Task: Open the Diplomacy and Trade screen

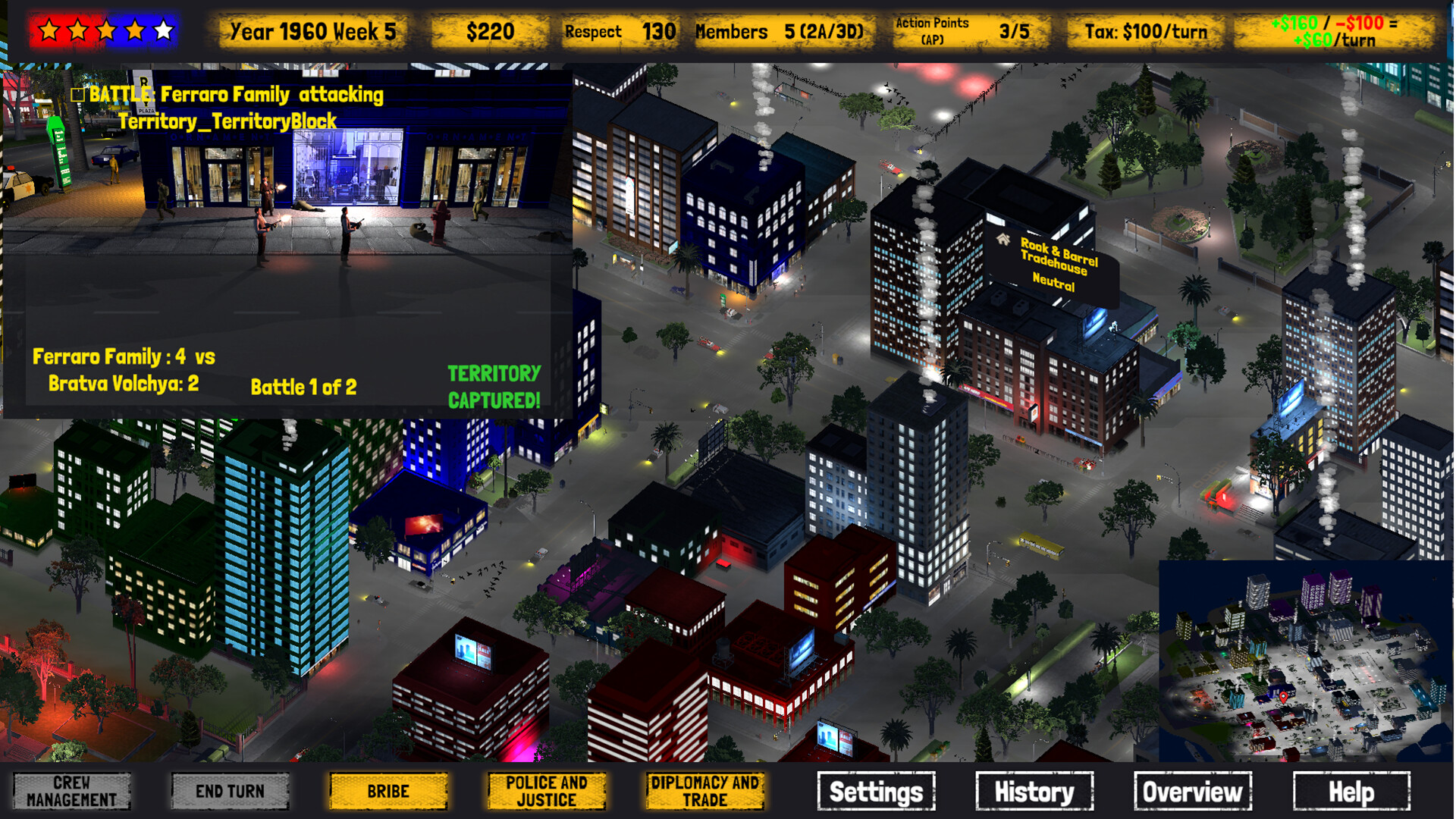Action: point(704,791)
